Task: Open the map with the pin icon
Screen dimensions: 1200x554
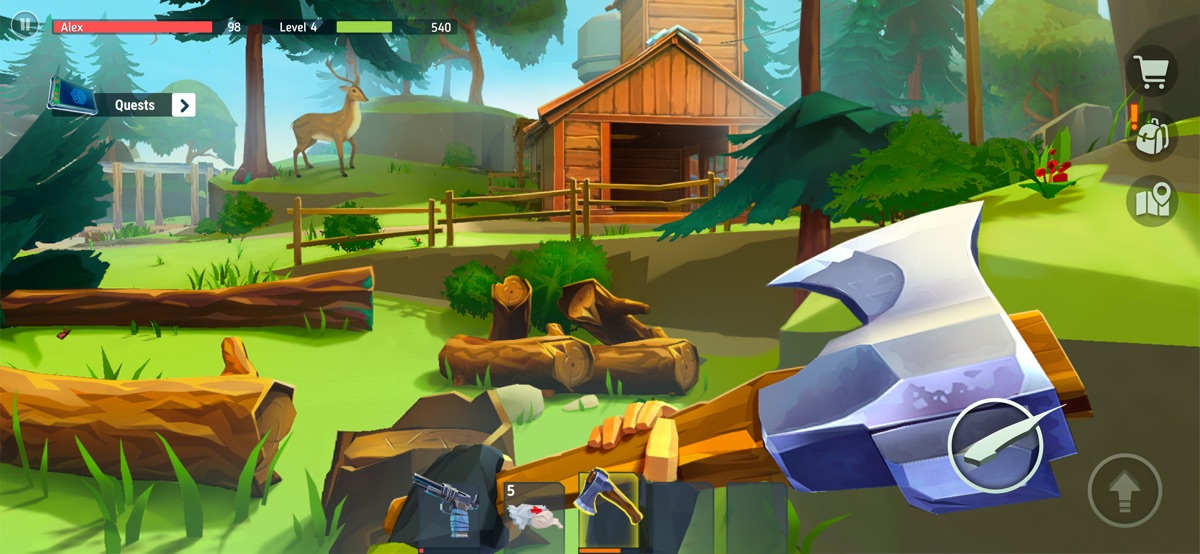Action: pyautogui.click(x=1151, y=201)
